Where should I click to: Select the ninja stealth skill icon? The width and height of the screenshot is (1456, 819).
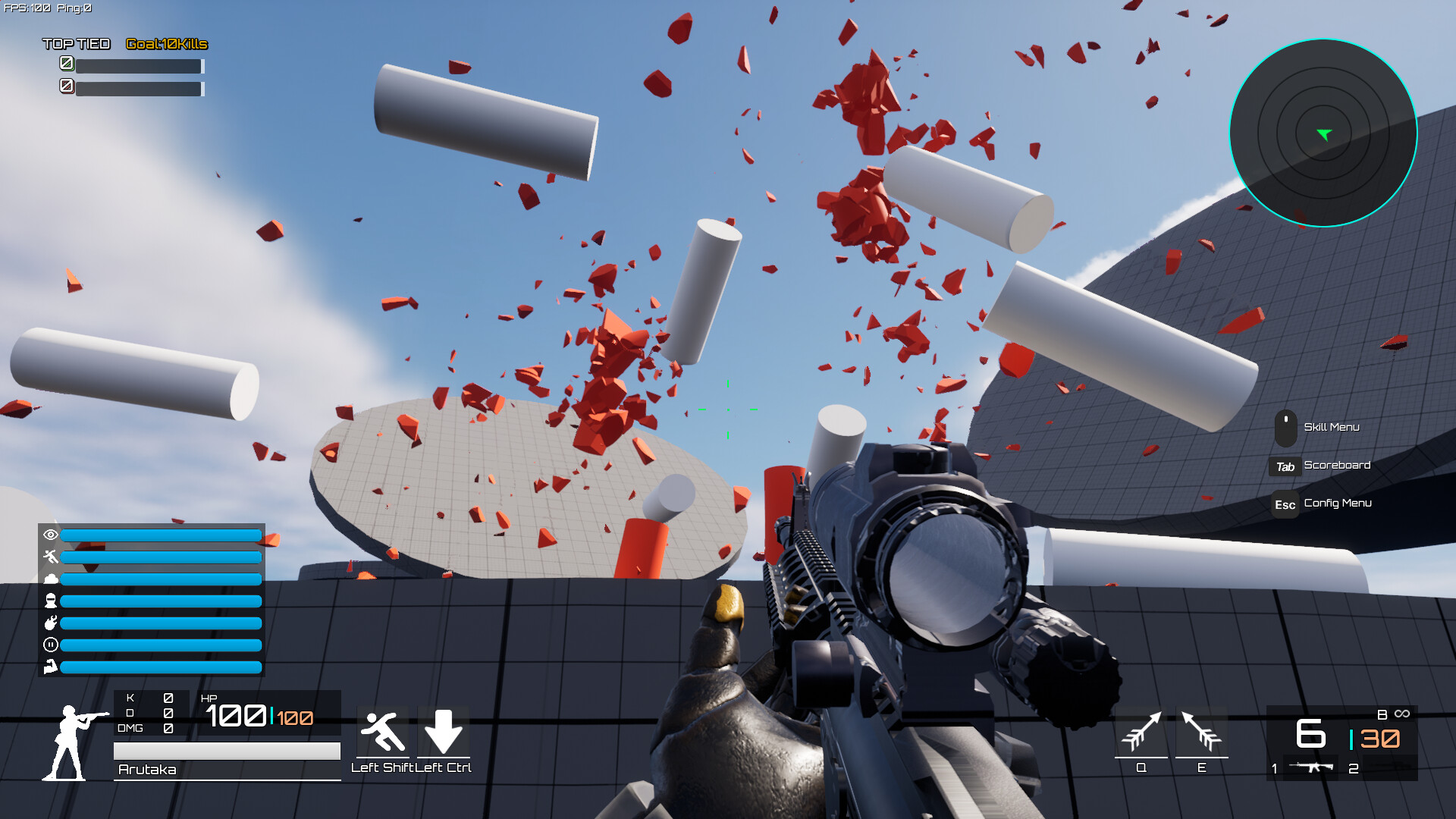coord(50,602)
